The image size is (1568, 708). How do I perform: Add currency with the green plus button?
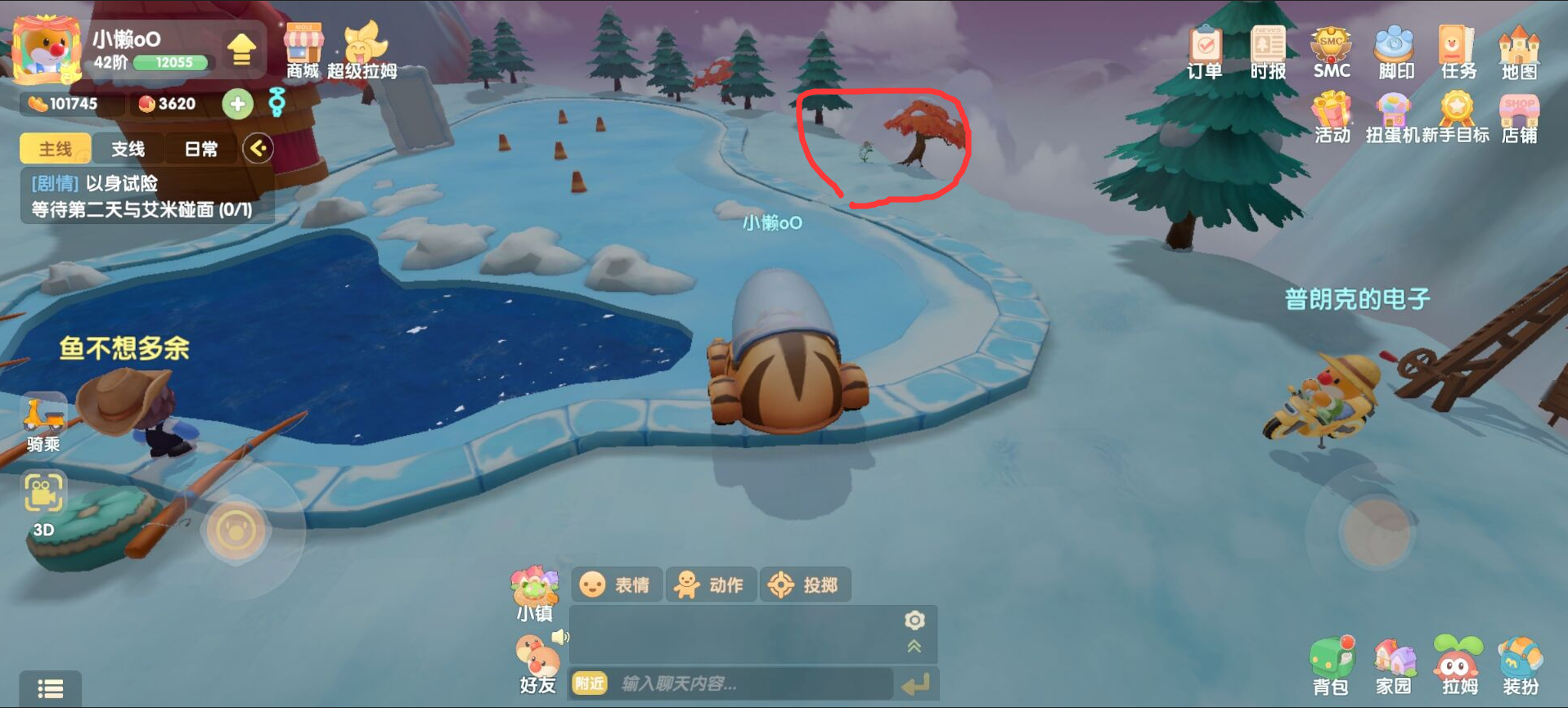coord(237,104)
